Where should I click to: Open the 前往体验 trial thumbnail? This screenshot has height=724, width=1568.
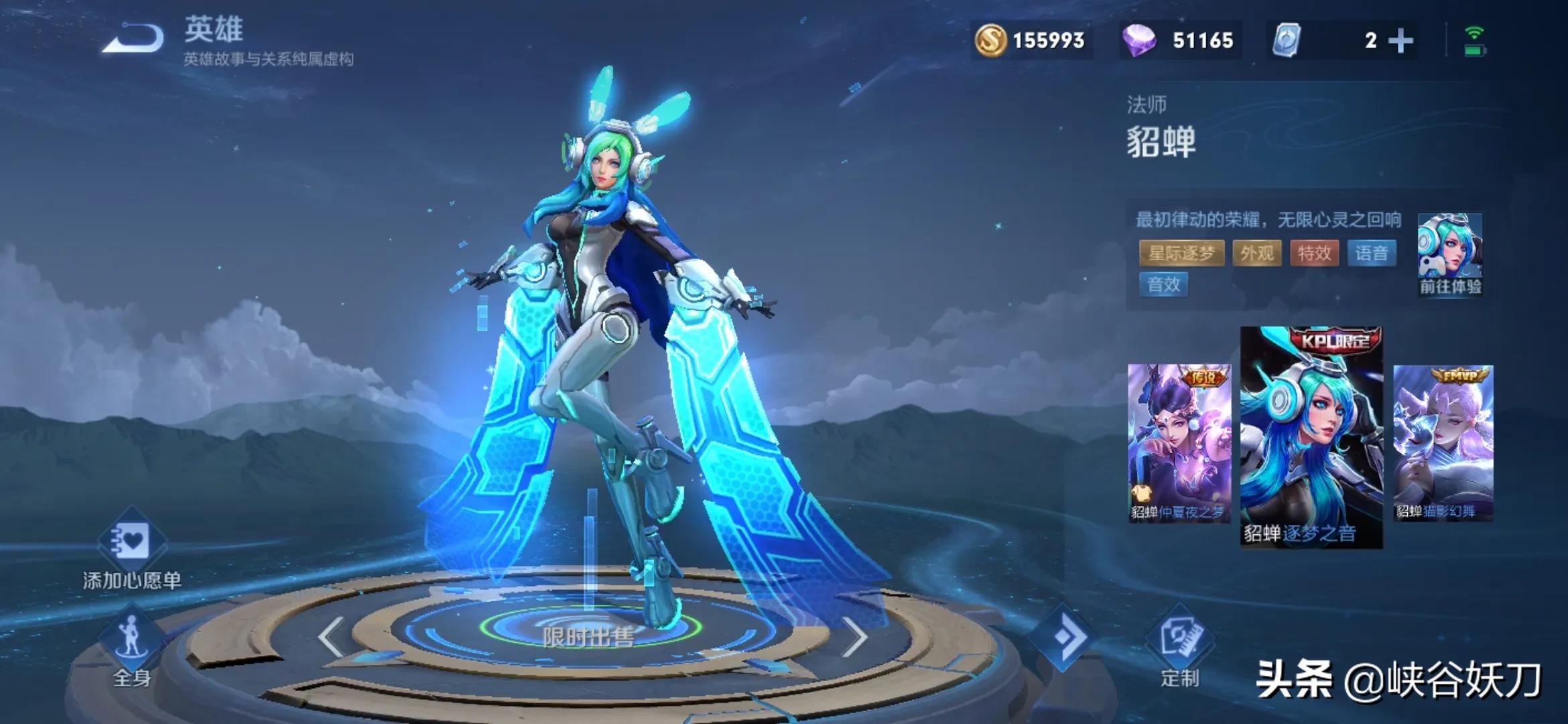pyautogui.click(x=1450, y=253)
